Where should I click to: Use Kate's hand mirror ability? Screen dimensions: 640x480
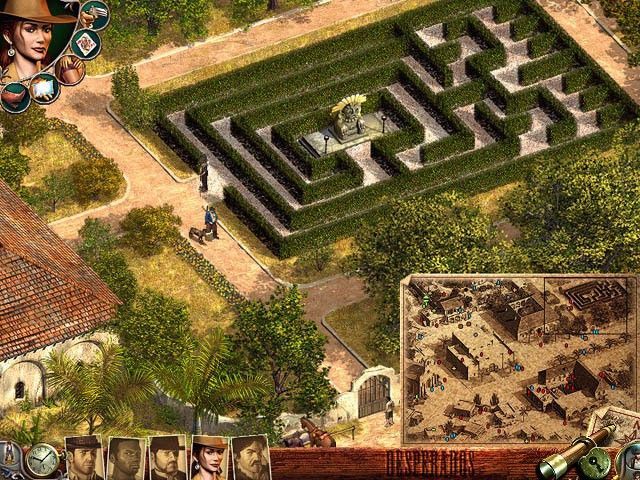coord(43,89)
